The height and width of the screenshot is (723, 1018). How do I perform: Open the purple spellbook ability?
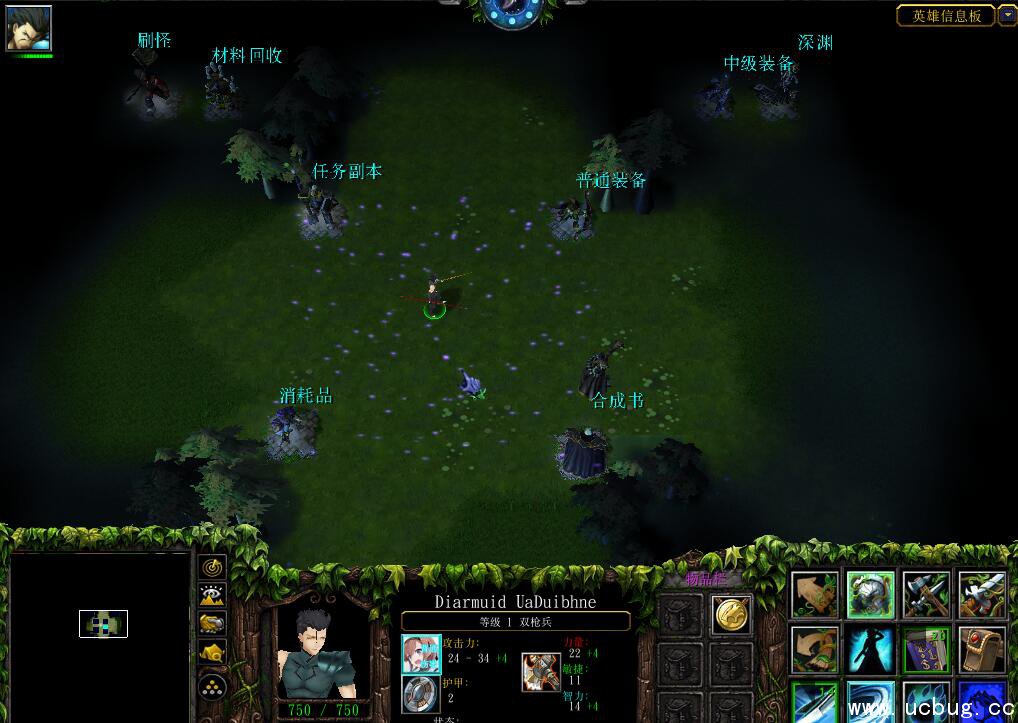926,649
